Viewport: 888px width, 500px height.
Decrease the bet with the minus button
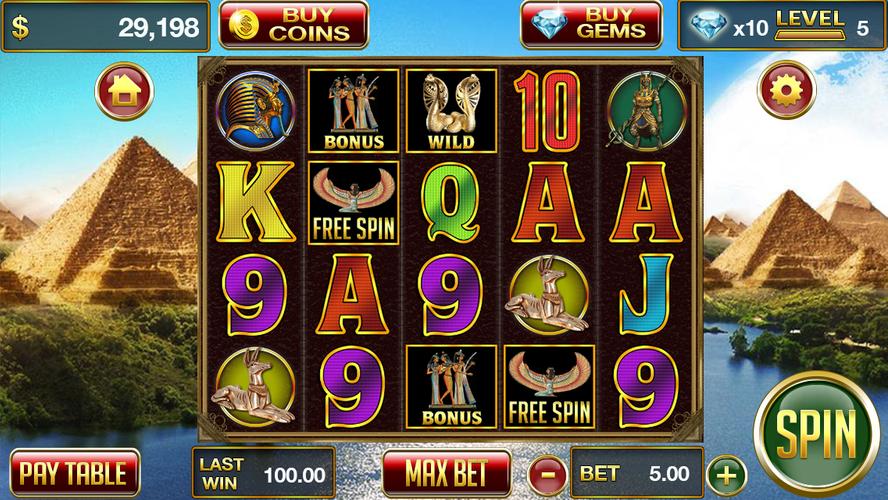pyautogui.click(x=547, y=472)
